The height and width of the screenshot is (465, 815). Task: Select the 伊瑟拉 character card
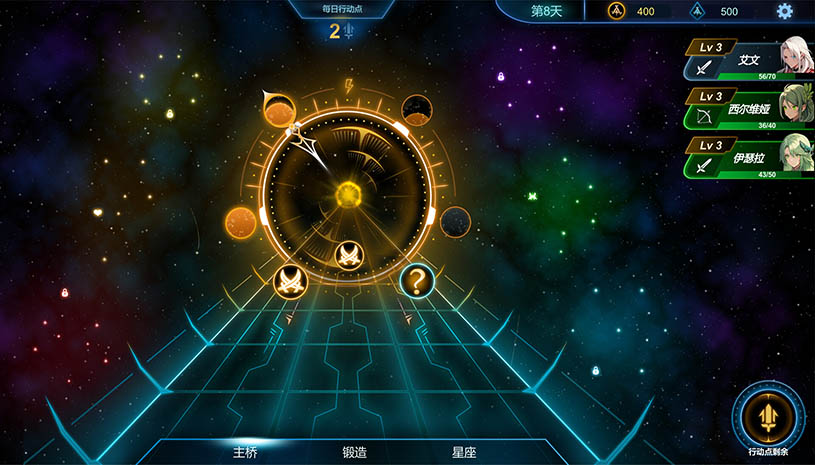point(747,158)
